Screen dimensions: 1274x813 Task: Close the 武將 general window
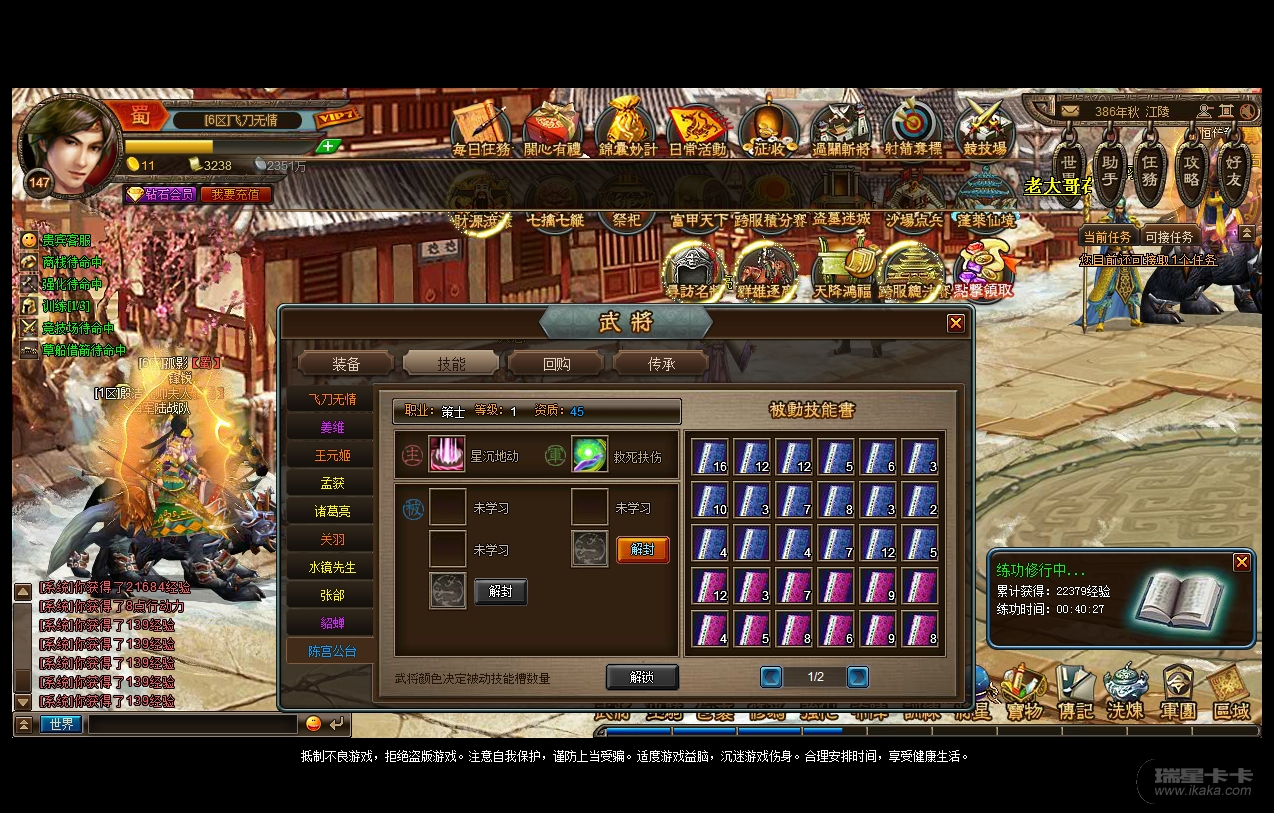pos(956,323)
